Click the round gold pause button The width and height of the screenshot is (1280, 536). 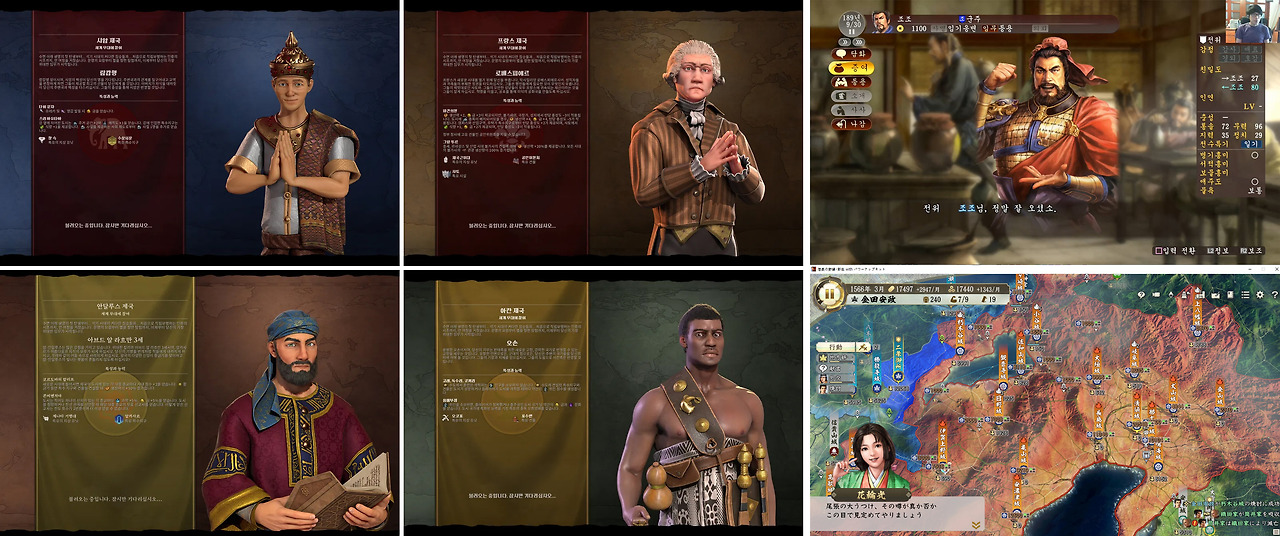[x=829, y=295]
